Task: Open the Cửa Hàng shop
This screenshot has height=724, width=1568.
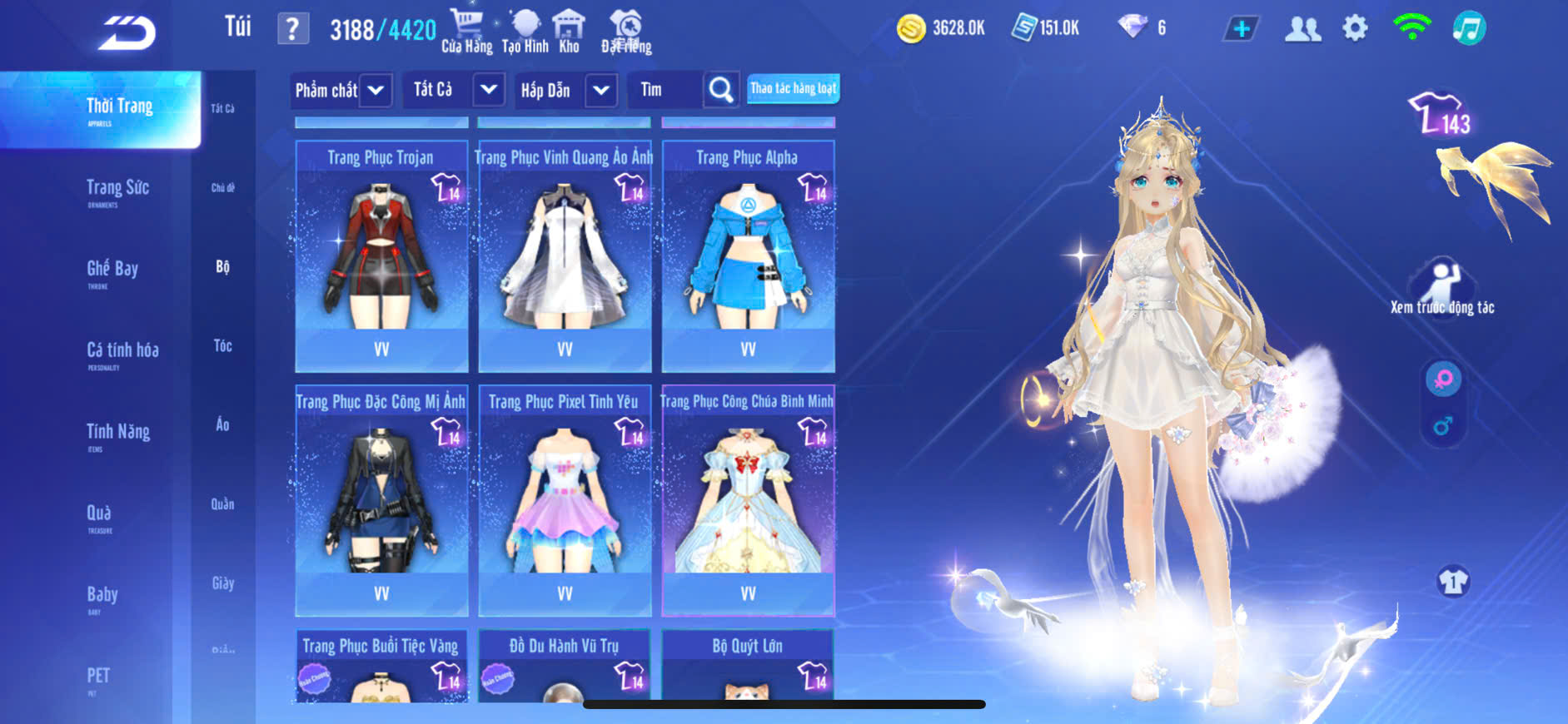Action: click(466, 31)
